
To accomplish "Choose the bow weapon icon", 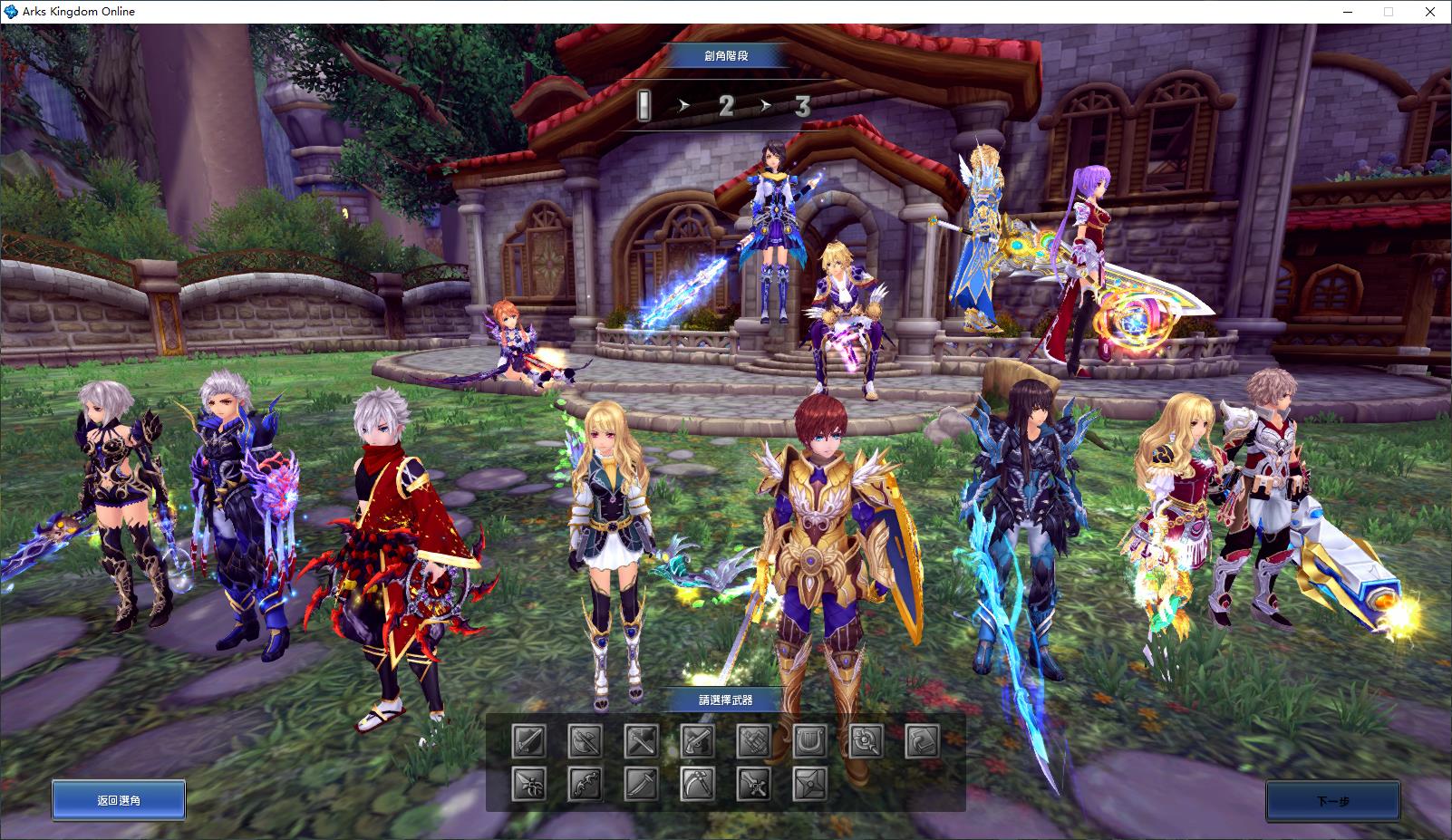I will click(585, 784).
